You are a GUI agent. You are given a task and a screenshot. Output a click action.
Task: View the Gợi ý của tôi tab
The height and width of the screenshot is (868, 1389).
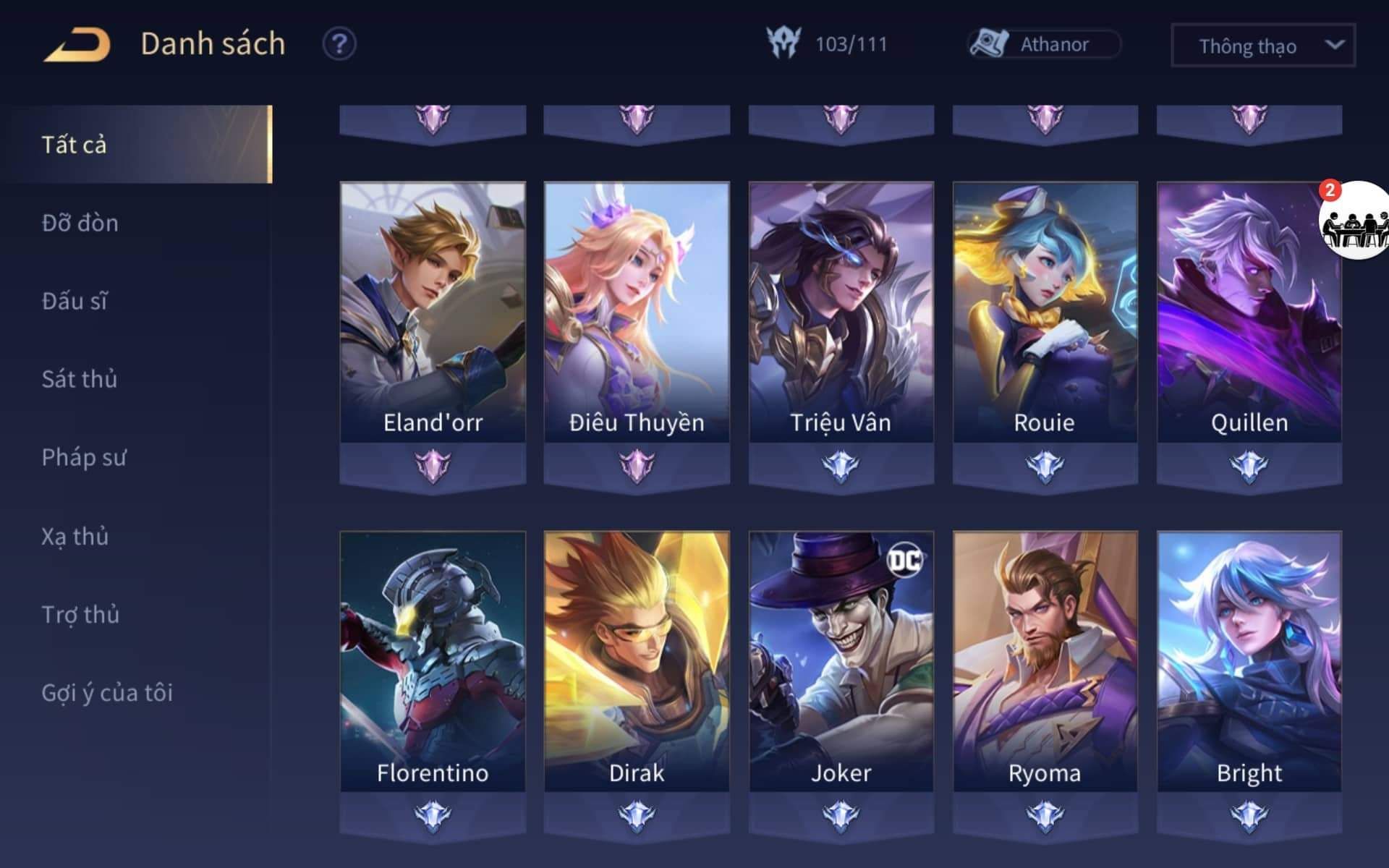tap(107, 692)
